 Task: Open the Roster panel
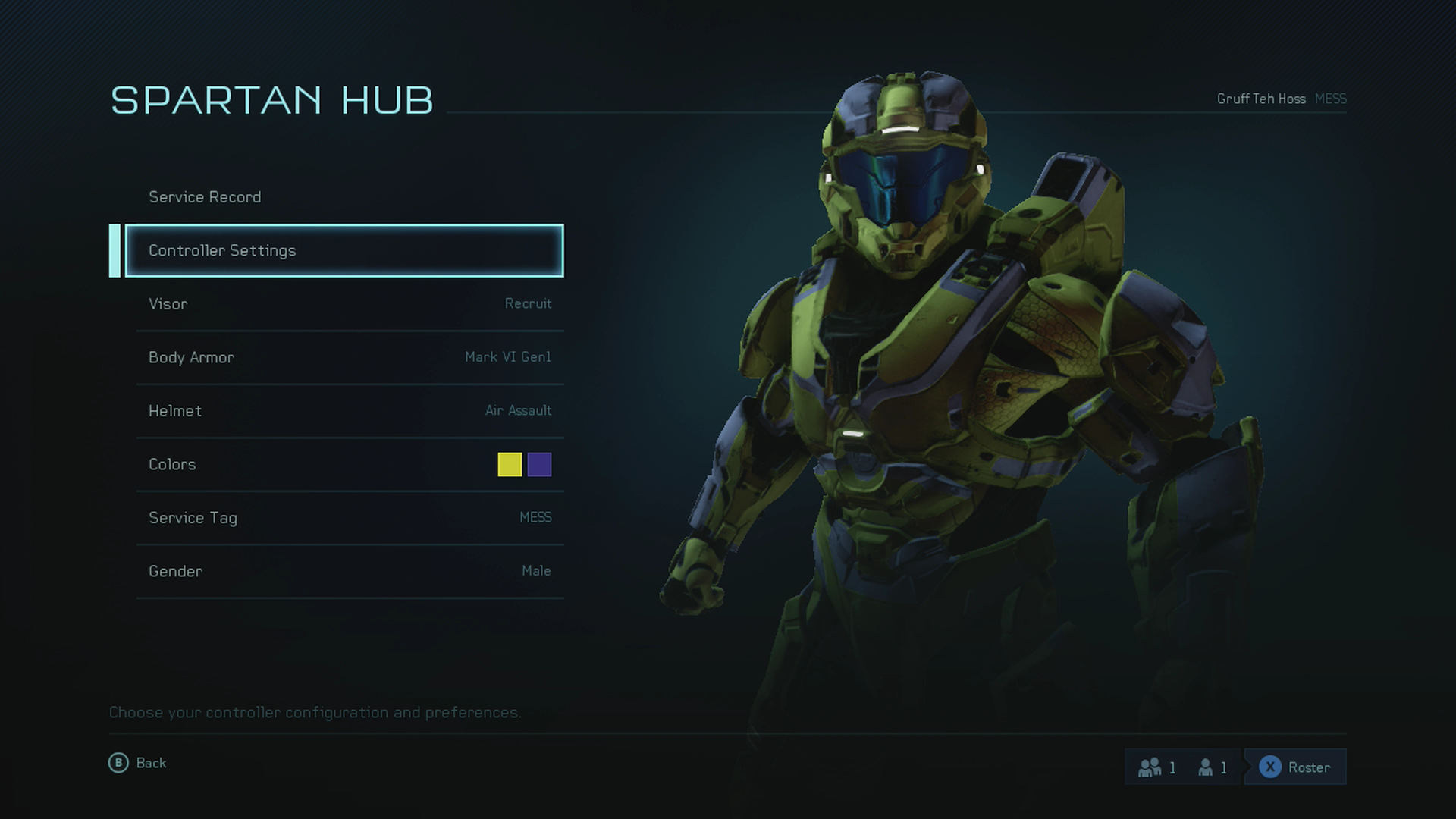(1295, 767)
